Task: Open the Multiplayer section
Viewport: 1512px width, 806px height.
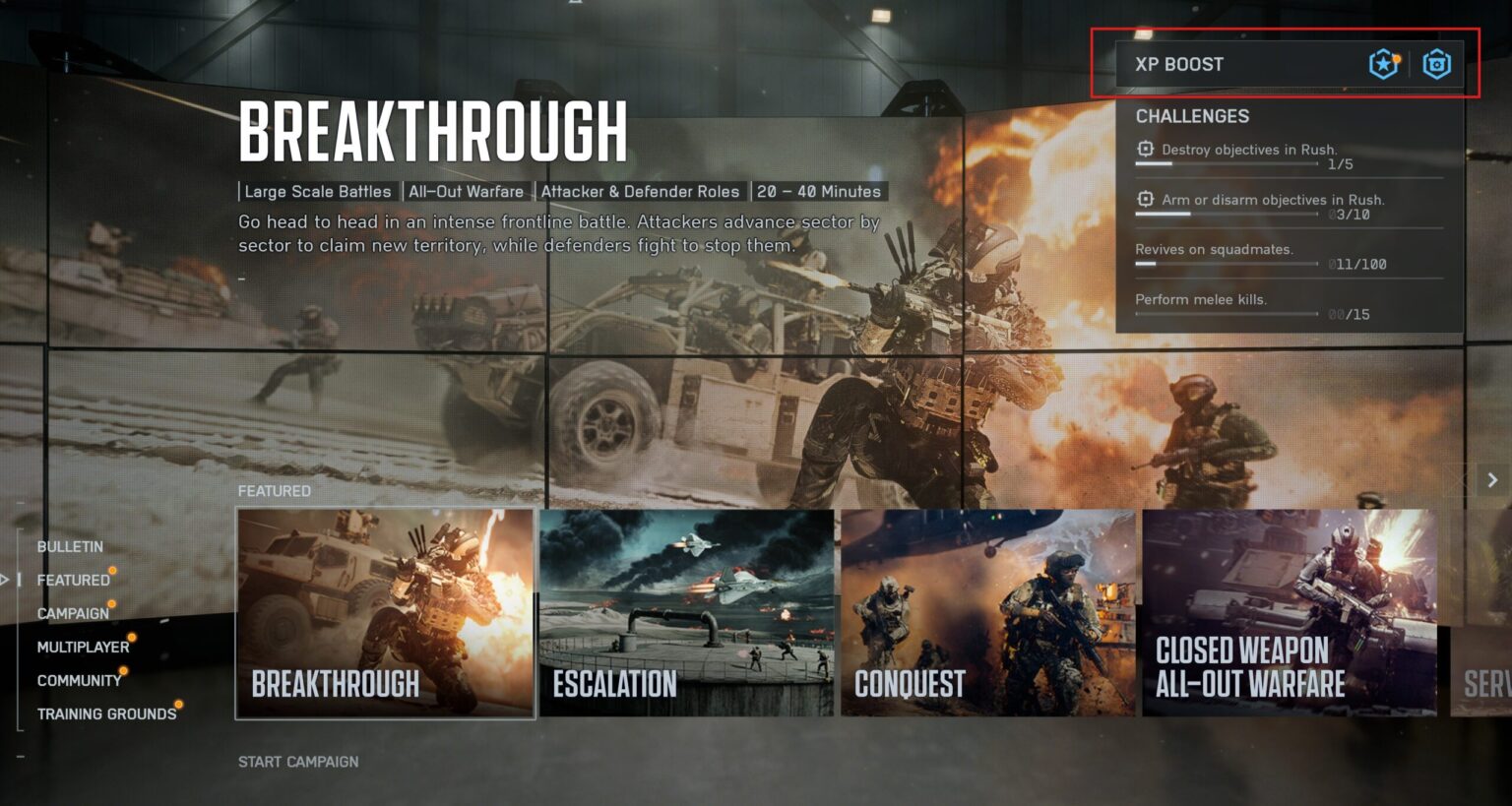Action: [x=83, y=647]
